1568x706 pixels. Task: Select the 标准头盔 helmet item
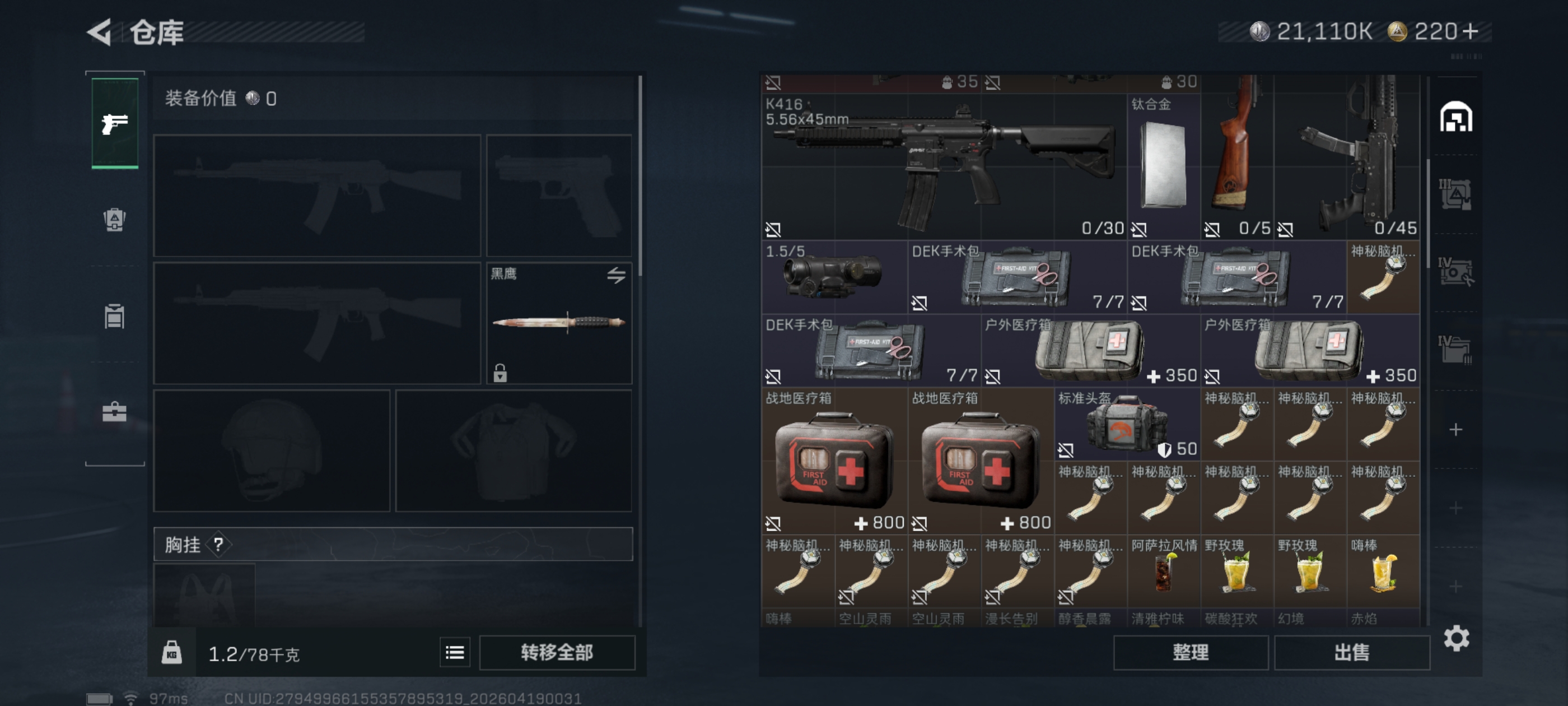(x=1127, y=424)
